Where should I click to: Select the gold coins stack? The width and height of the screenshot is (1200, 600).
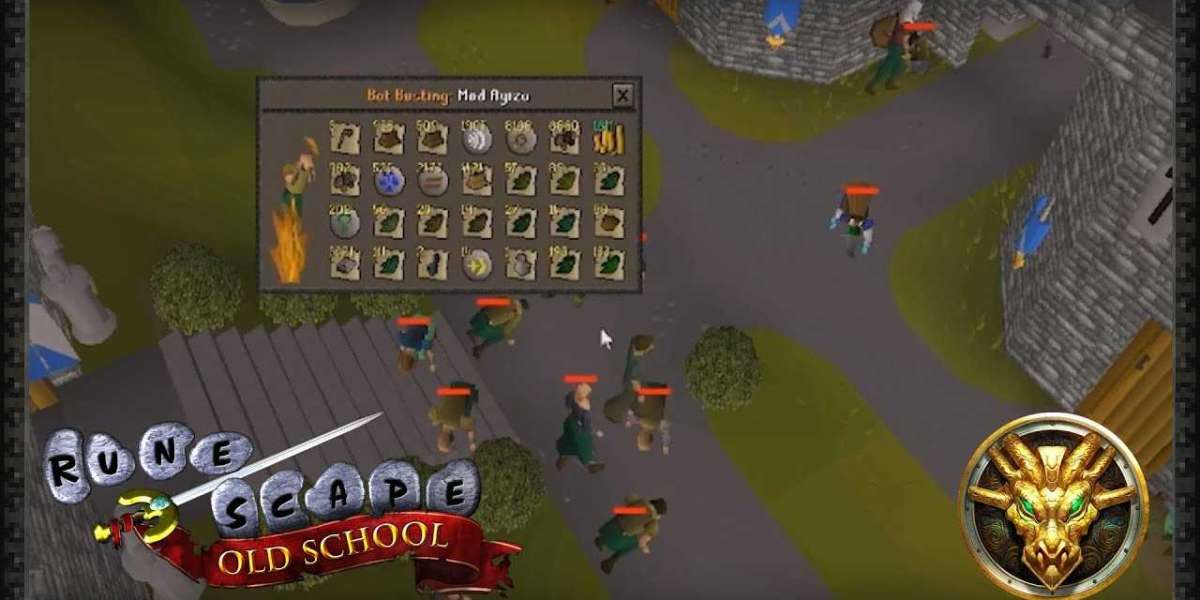click(608, 139)
